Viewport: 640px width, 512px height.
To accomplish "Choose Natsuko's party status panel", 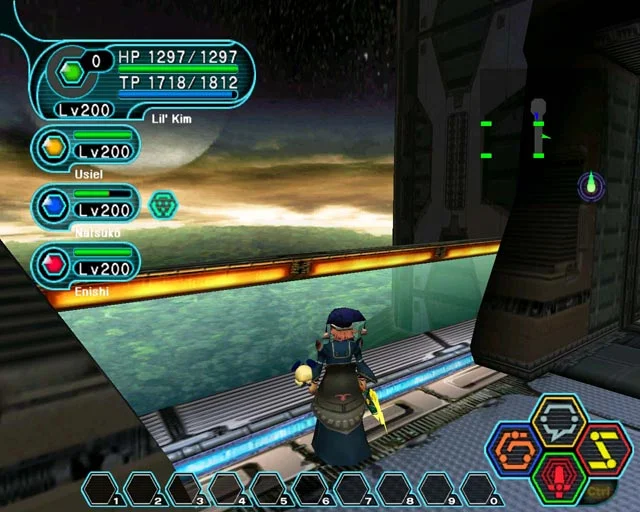I will pyautogui.click(x=86, y=205).
